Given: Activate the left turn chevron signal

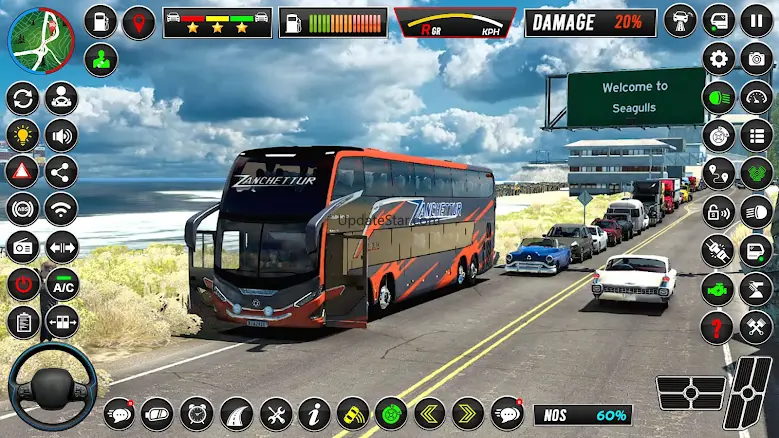Looking at the screenshot, I should click(x=428, y=413).
